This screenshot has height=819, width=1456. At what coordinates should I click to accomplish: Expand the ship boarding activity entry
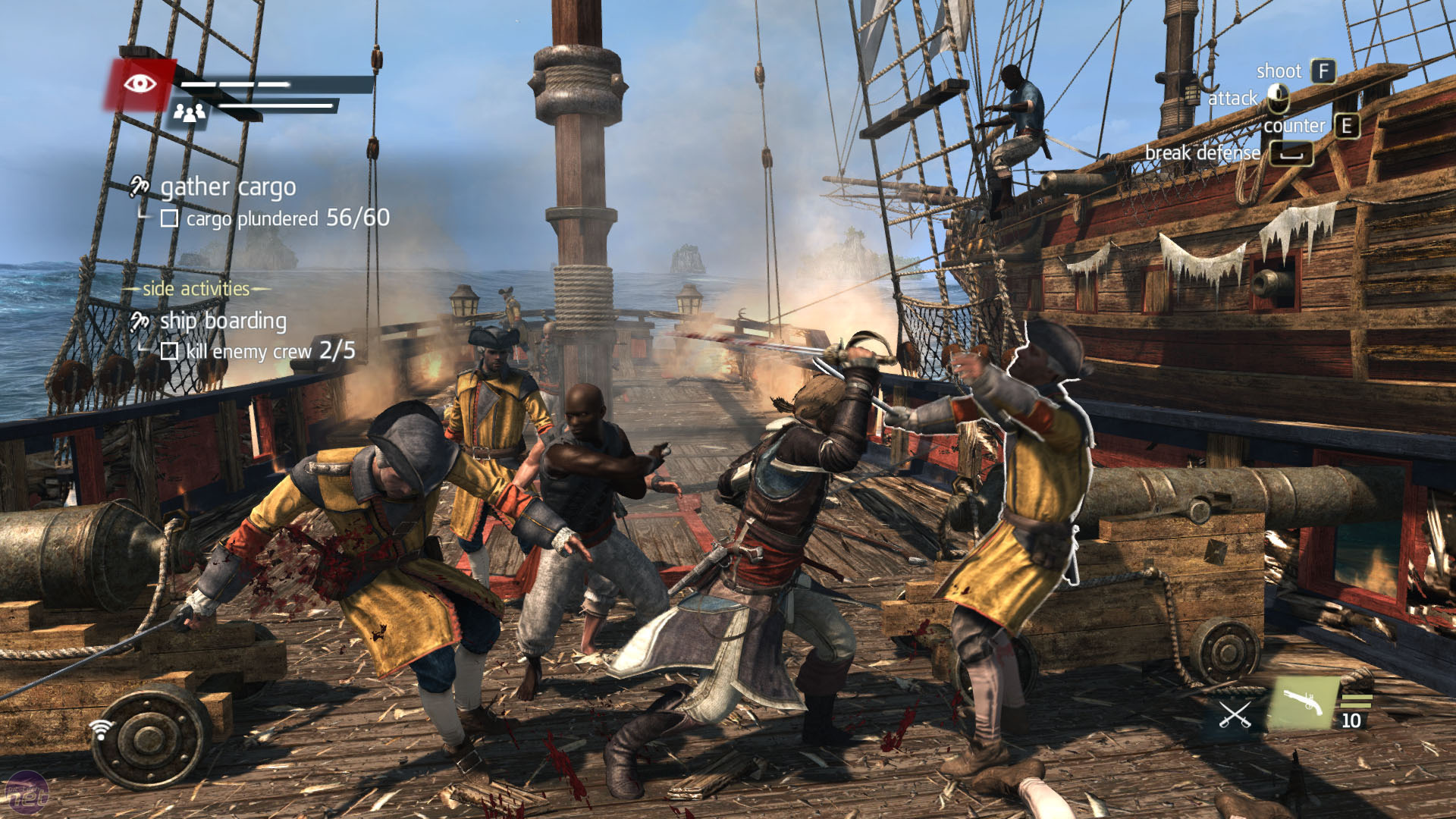click(x=222, y=320)
